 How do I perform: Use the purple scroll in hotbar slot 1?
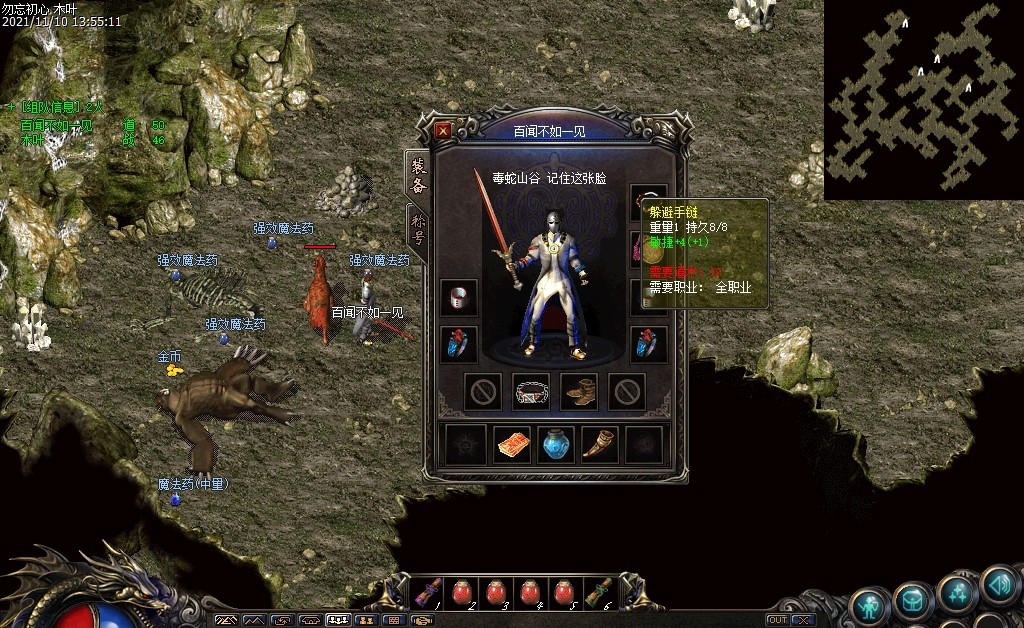coord(428,593)
